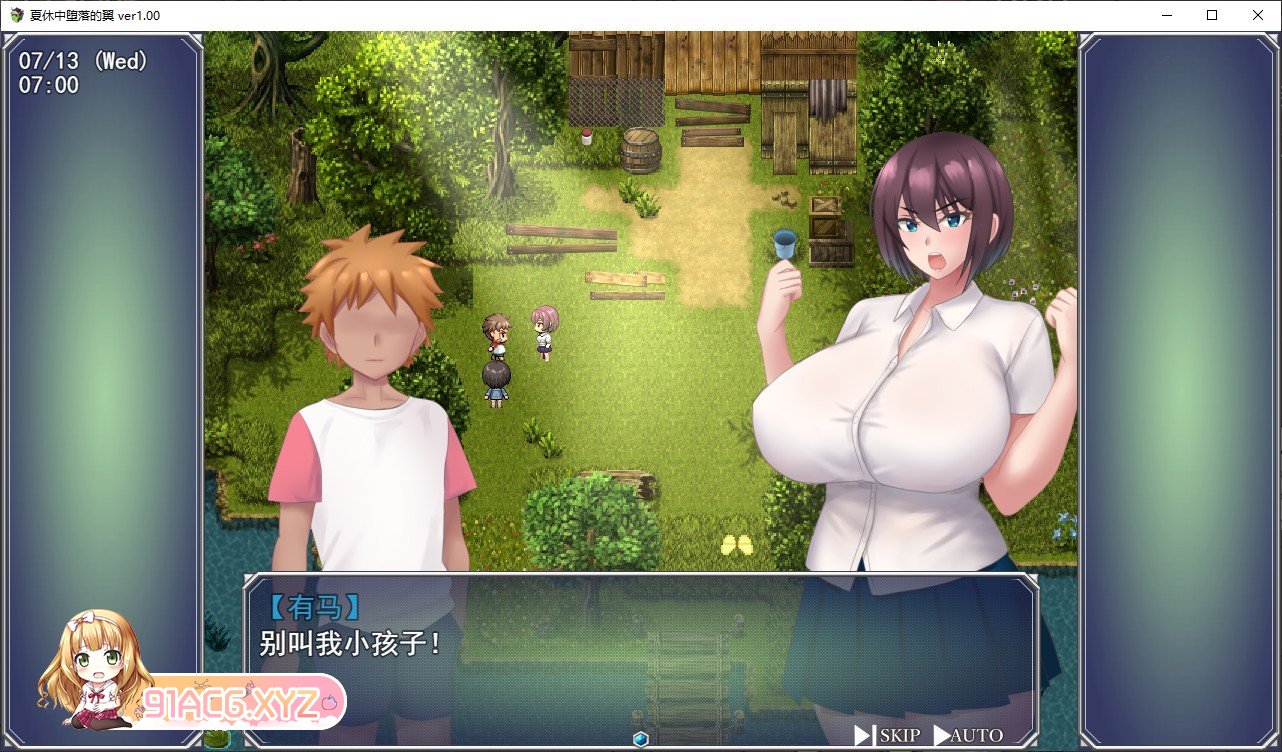Close the game window
This screenshot has width=1282, height=752.
click(x=1257, y=15)
